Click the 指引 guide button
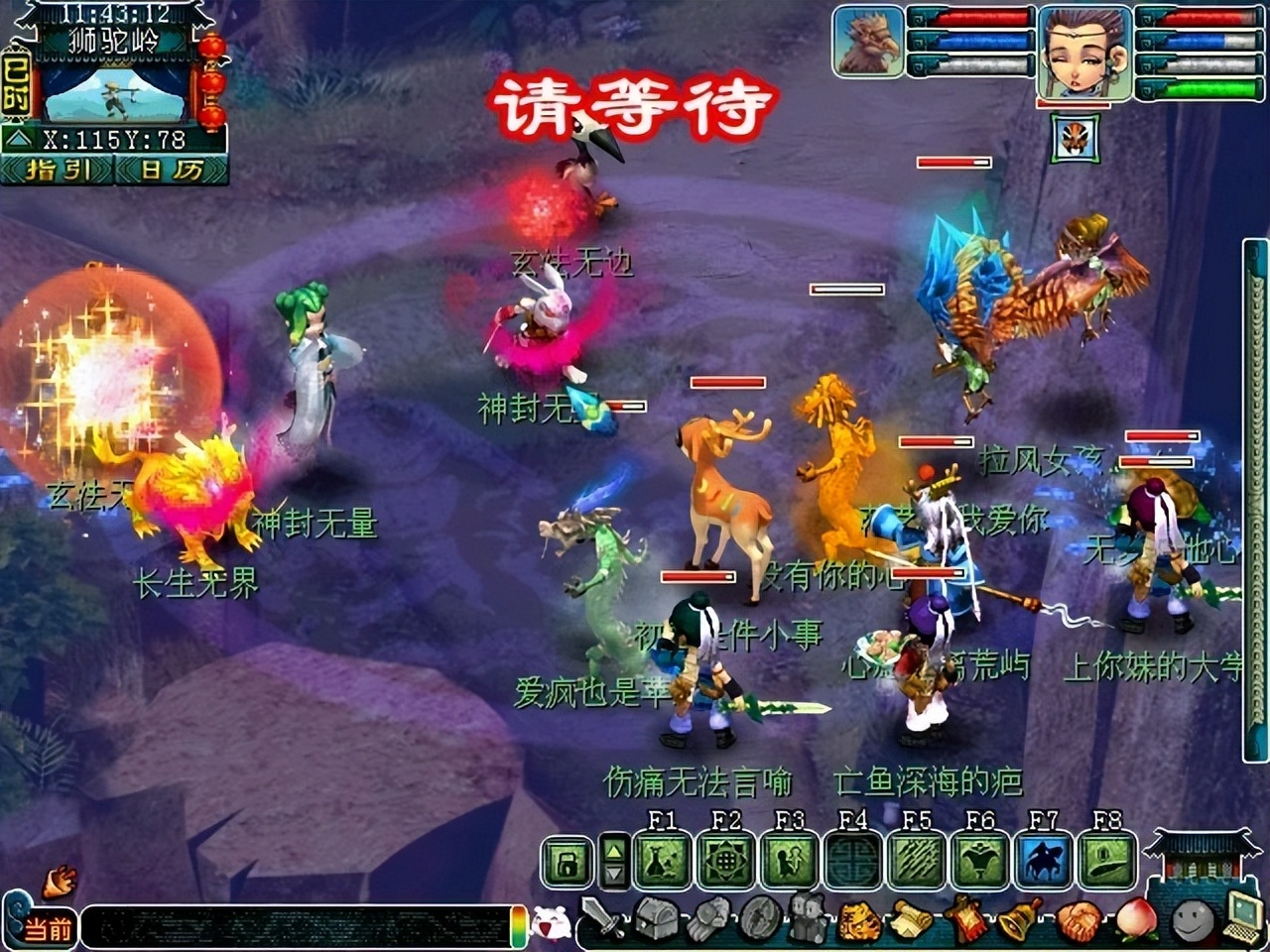This screenshot has width=1270, height=952. pyautogui.click(x=55, y=171)
